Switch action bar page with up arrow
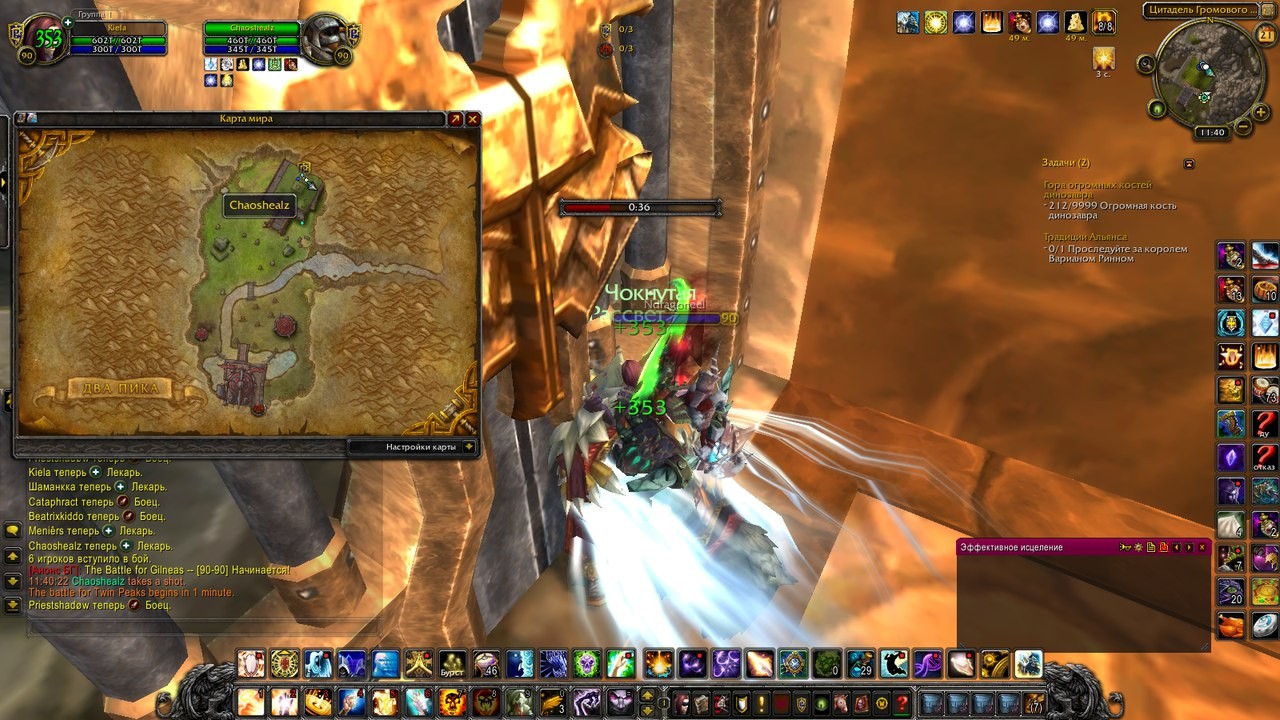Viewport: 1280px width, 720px height. 648,695
